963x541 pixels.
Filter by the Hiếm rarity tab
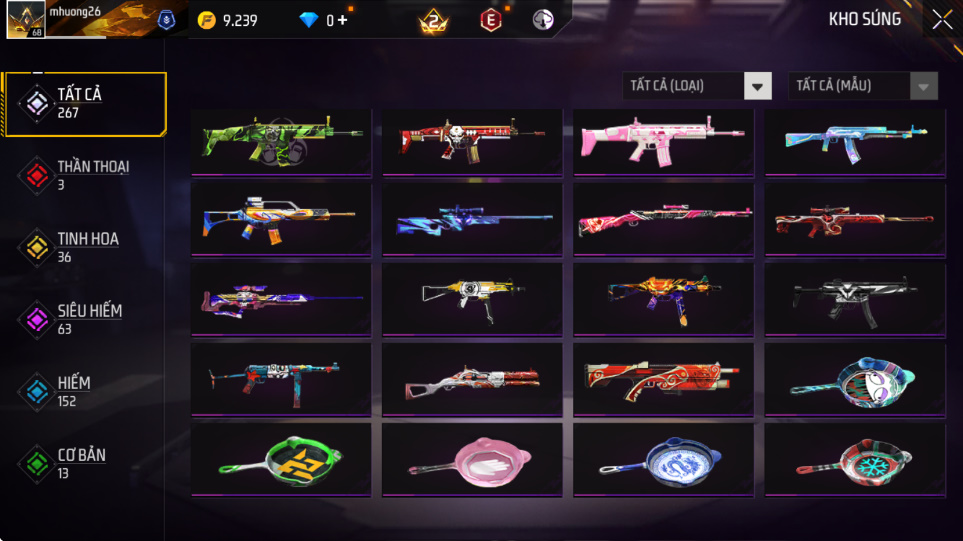tap(84, 390)
